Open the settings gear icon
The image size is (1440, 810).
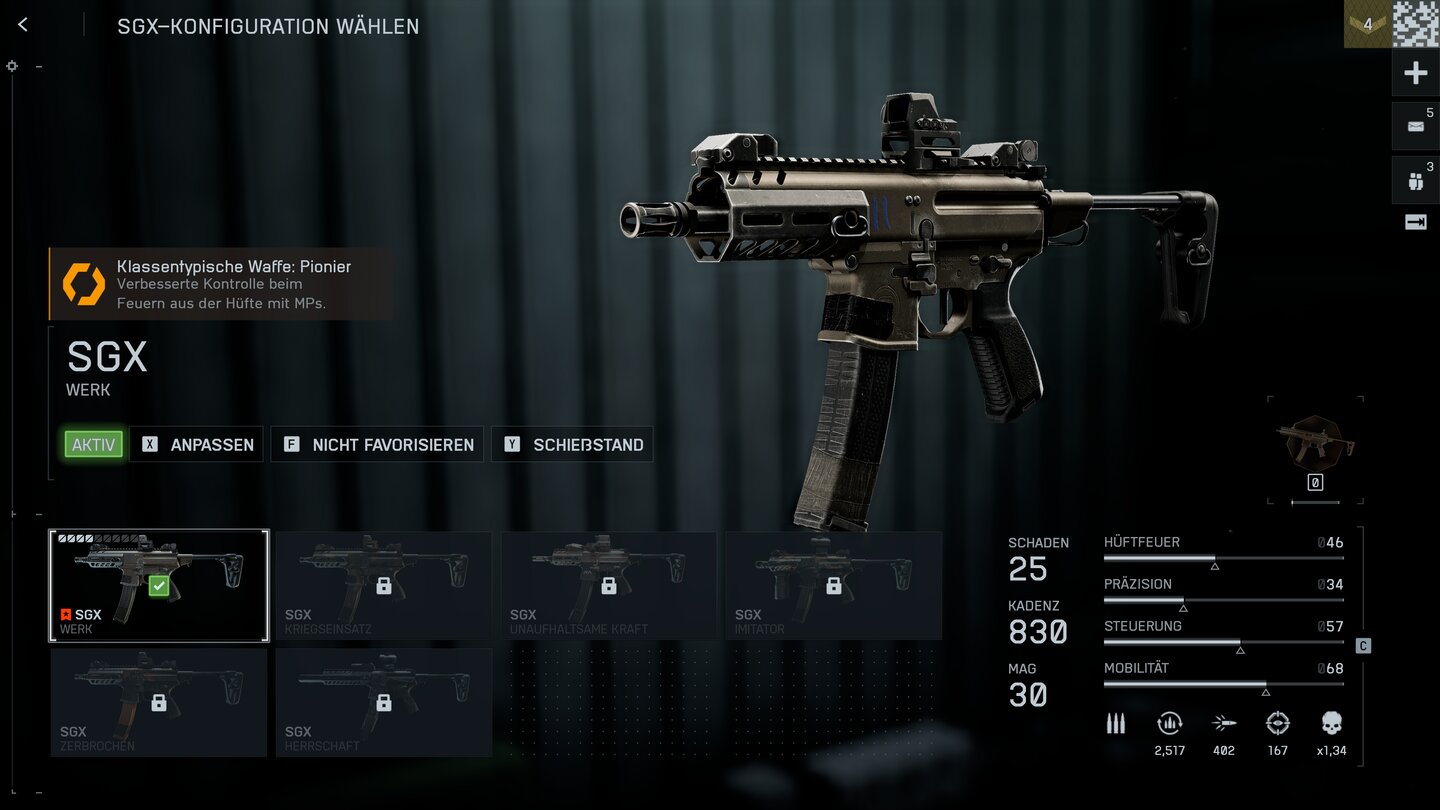coord(12,66)
